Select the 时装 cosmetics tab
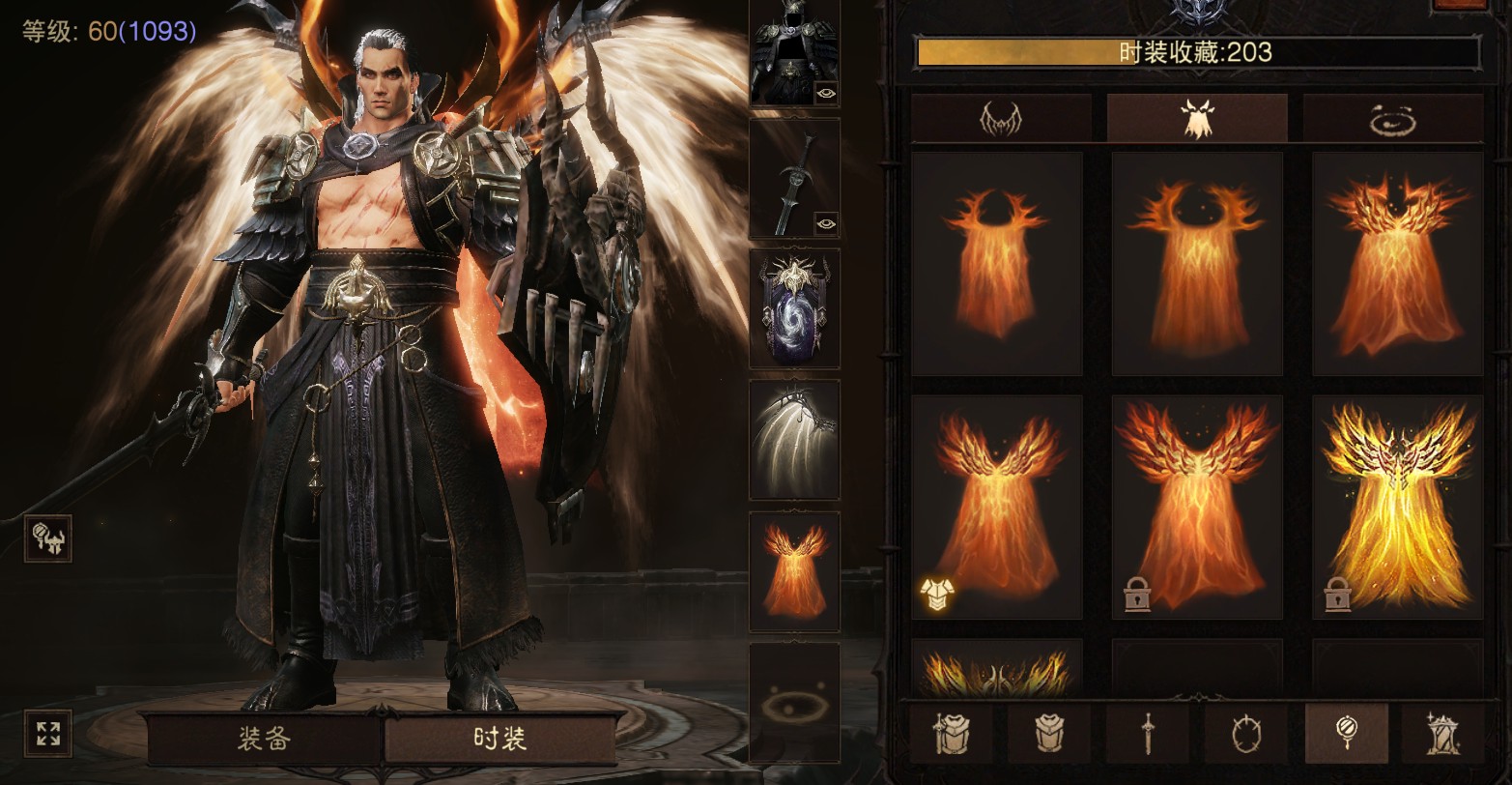This screenshot has height=785, width=1512. (x=500, y=740)
